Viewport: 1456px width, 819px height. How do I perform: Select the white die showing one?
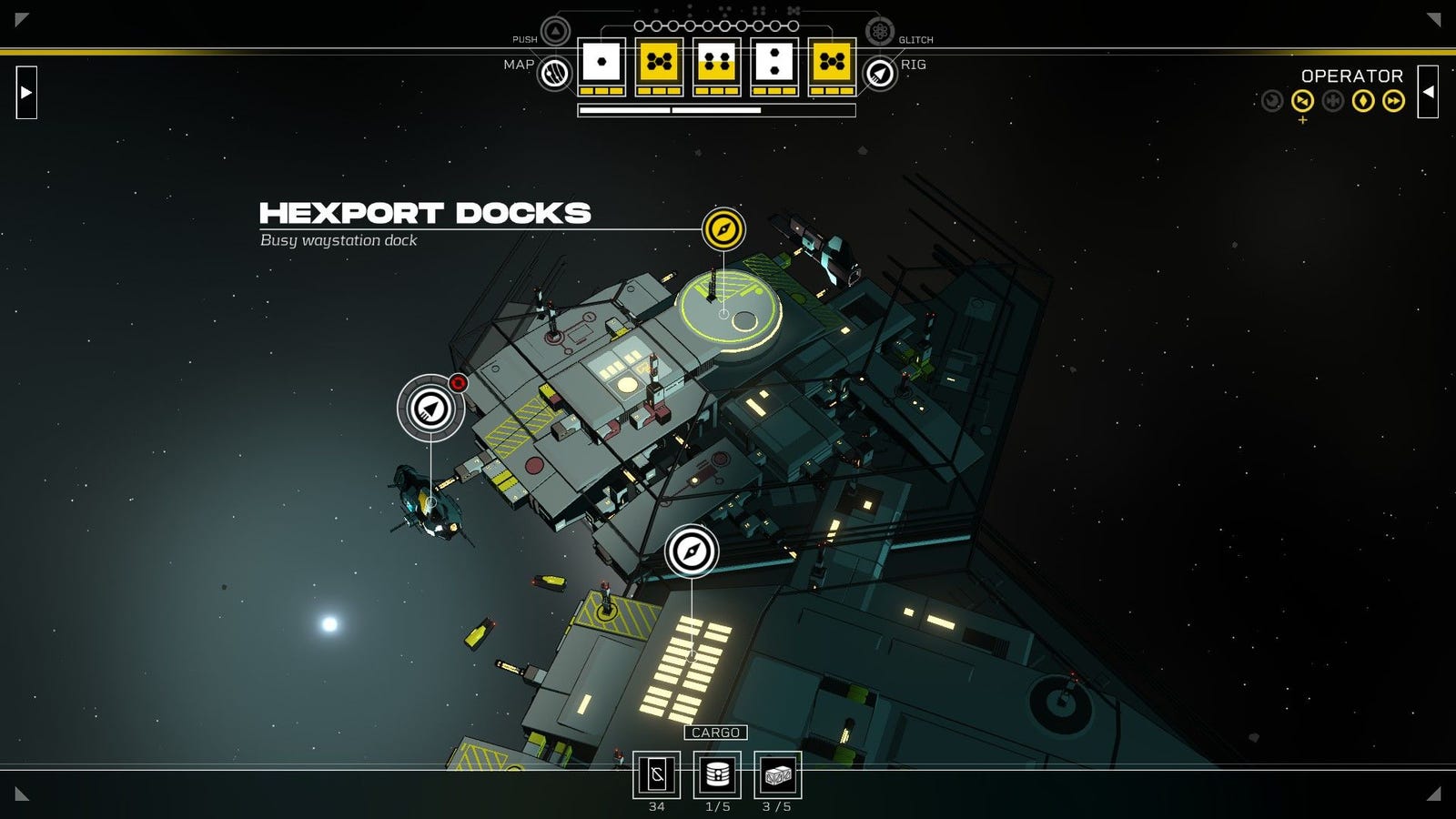point(601,62)
